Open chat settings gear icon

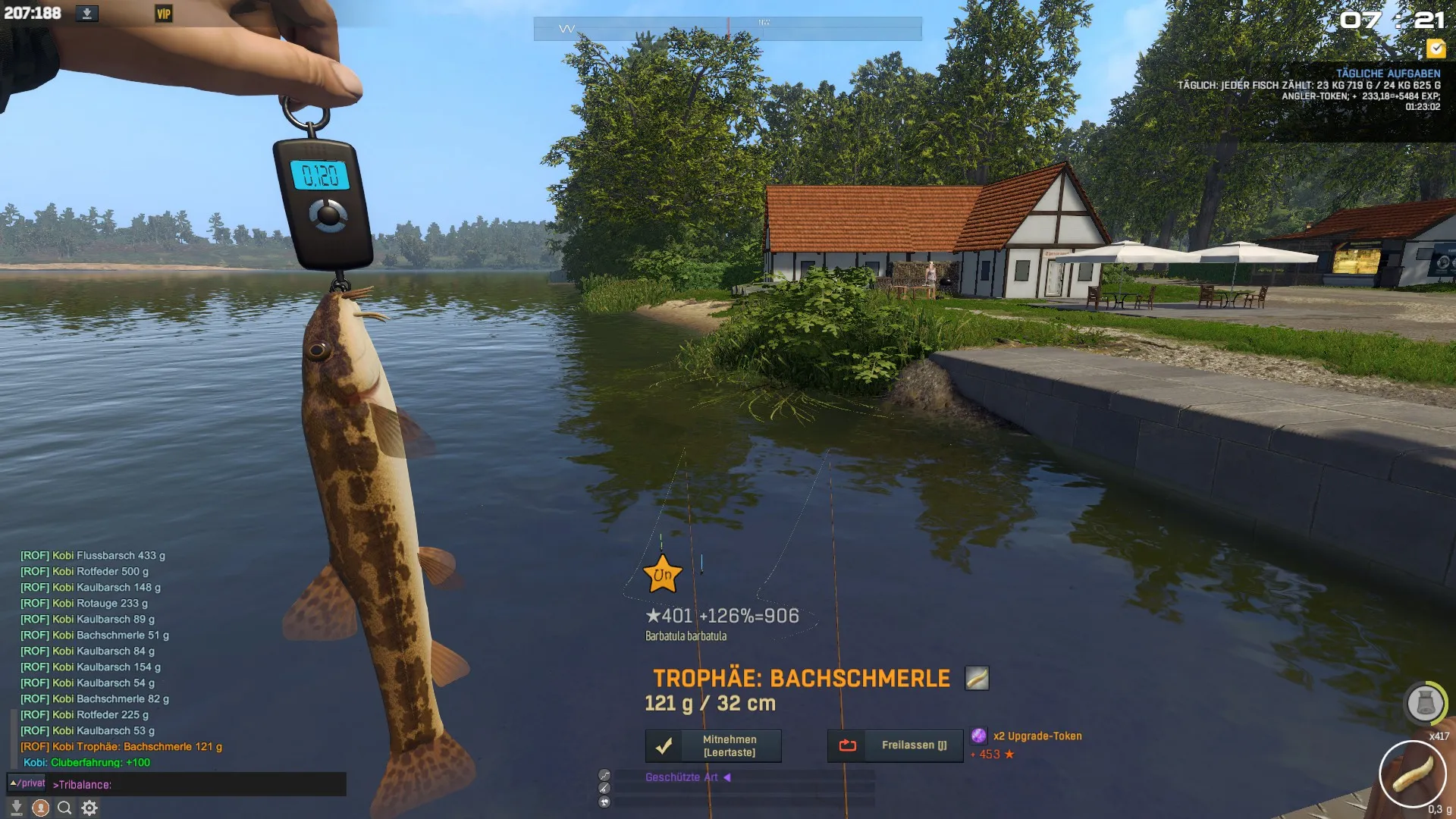coord(89,808)
